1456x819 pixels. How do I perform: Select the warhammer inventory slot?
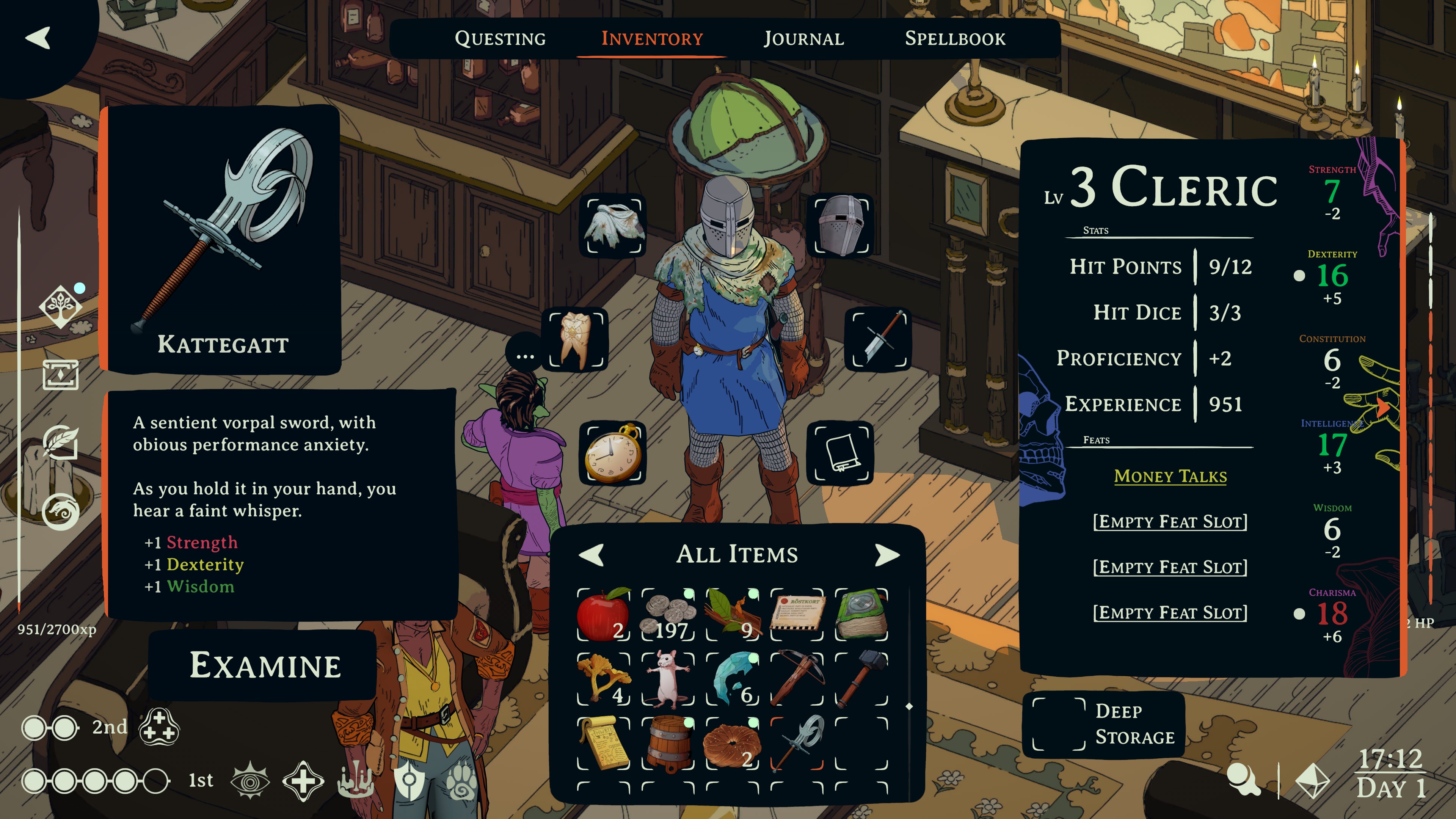(x=861, y=679)
